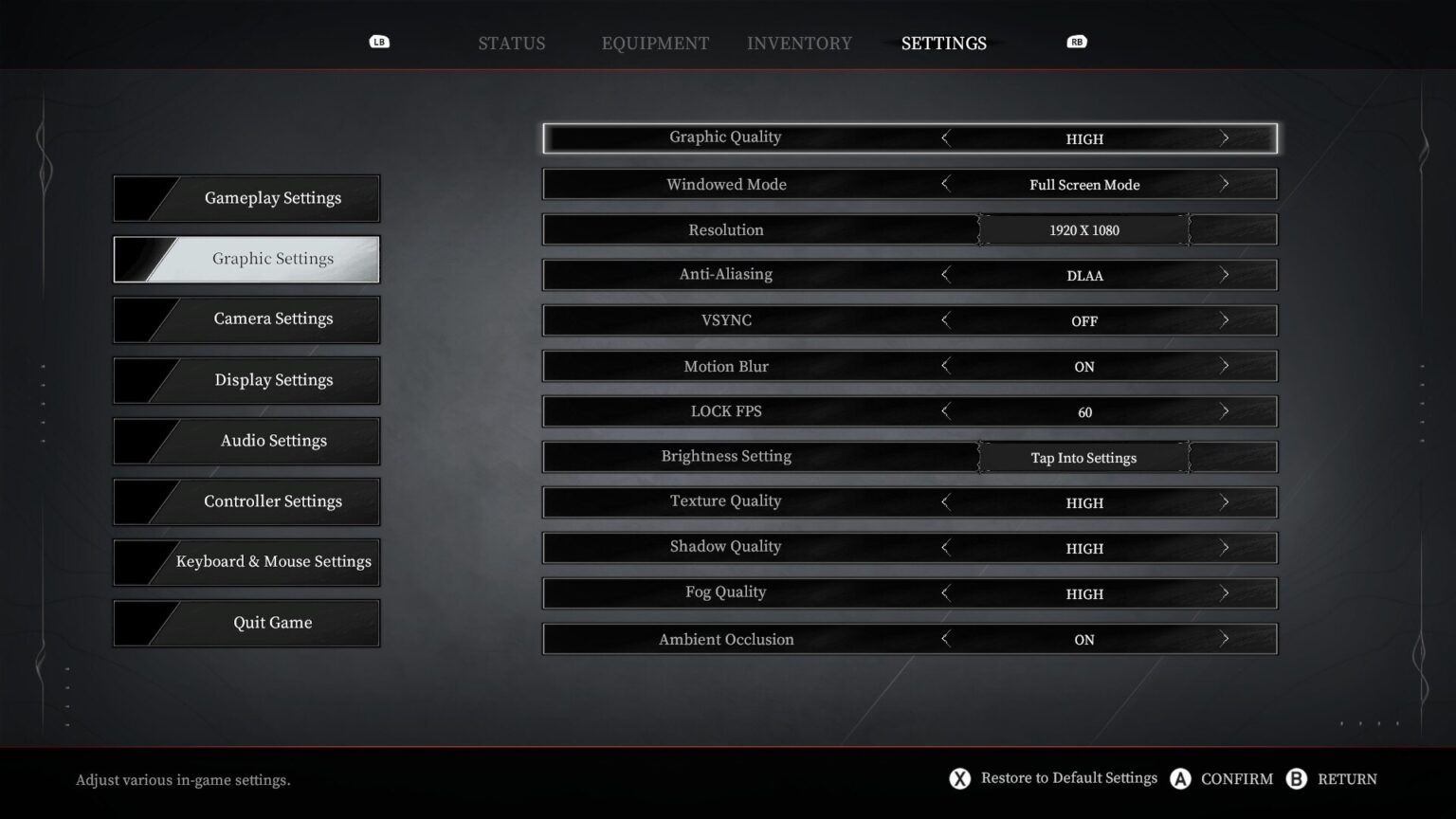Click the right arrow on Anti-Aliasing

point(1226,275)
